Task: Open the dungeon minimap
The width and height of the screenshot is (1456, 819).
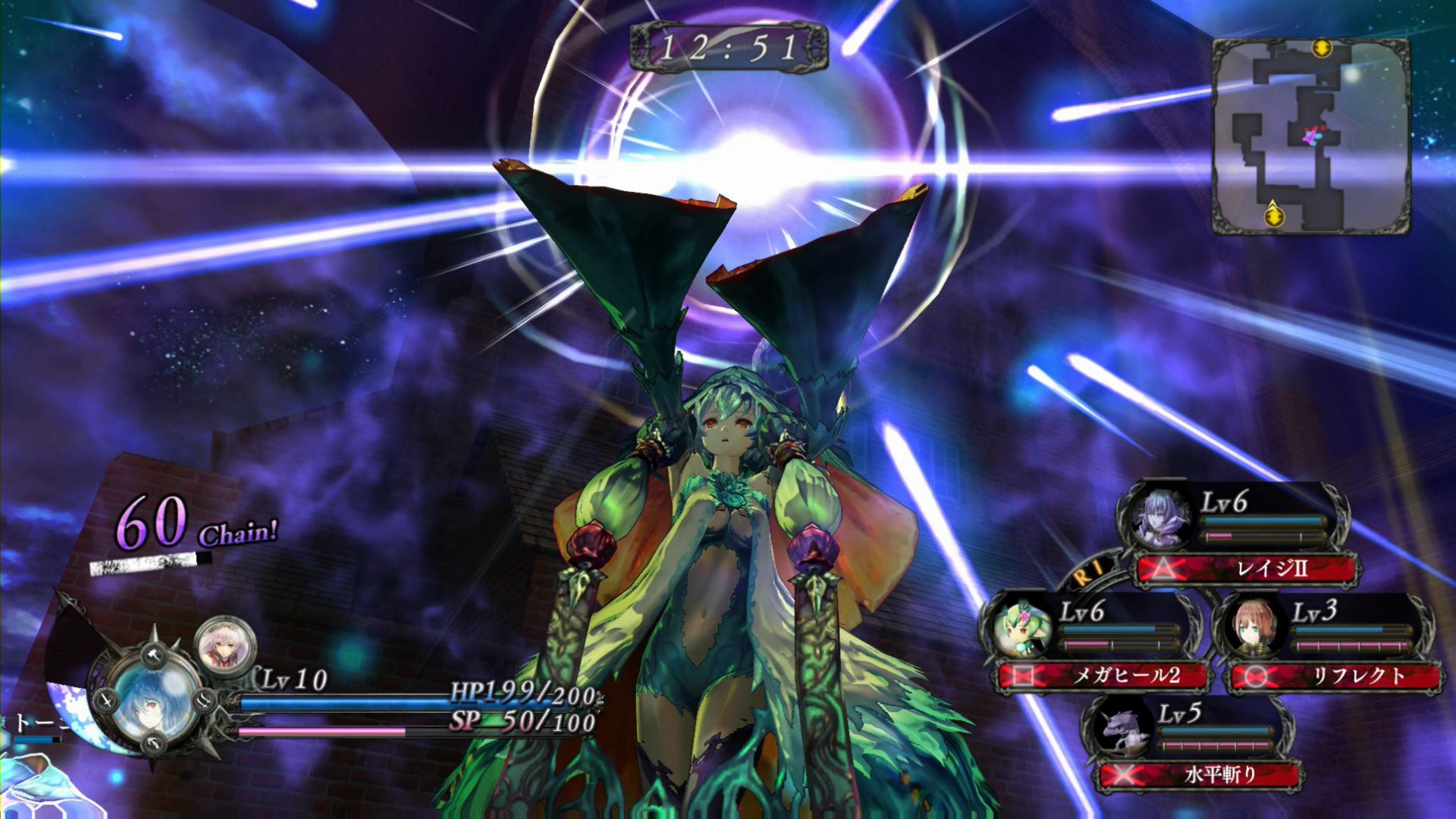Action: (x=1310, y=135)
